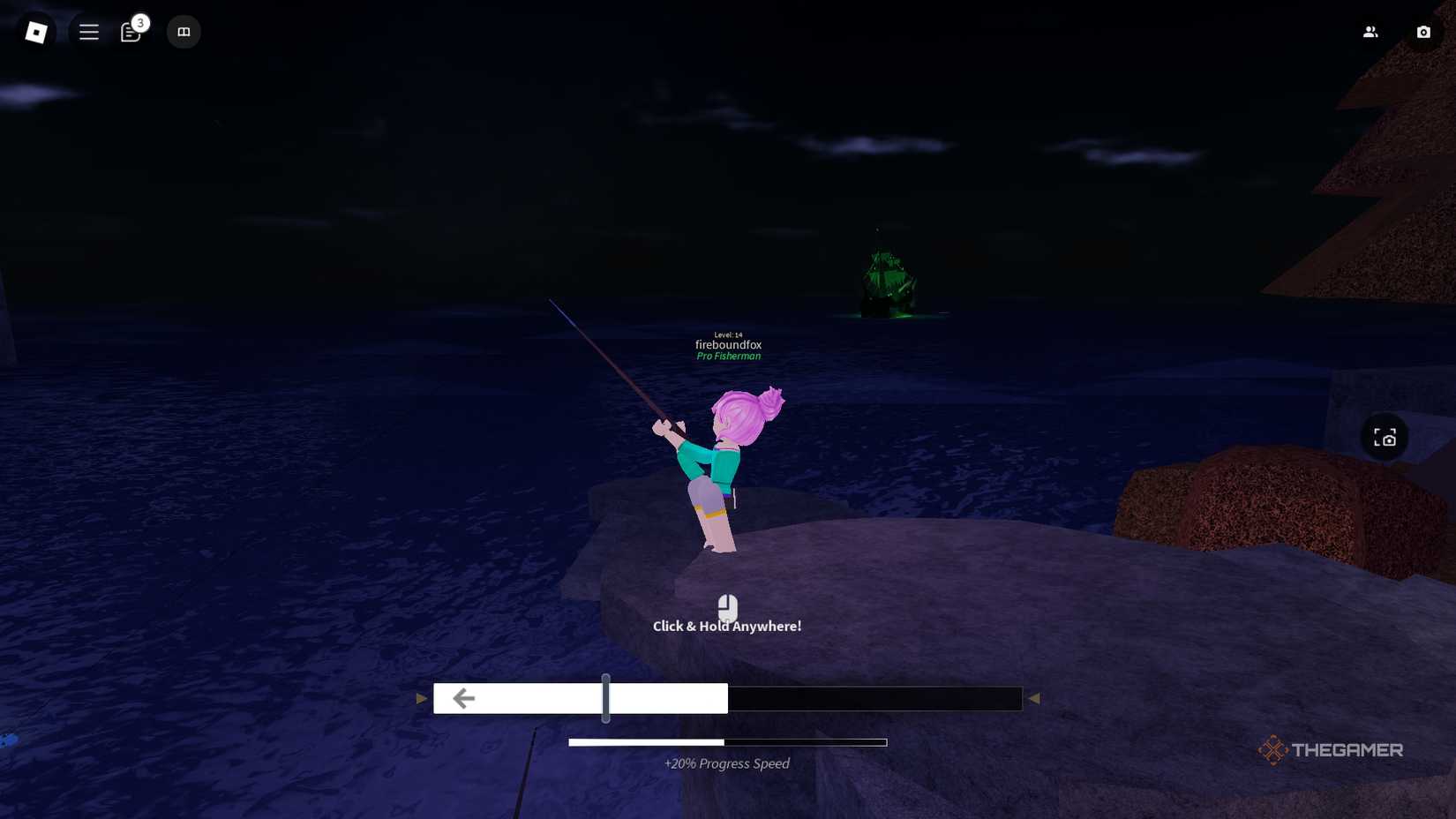Open the hamburger menu at top left
Viewport: 1456px width, 819px height.
pos(88,32)
